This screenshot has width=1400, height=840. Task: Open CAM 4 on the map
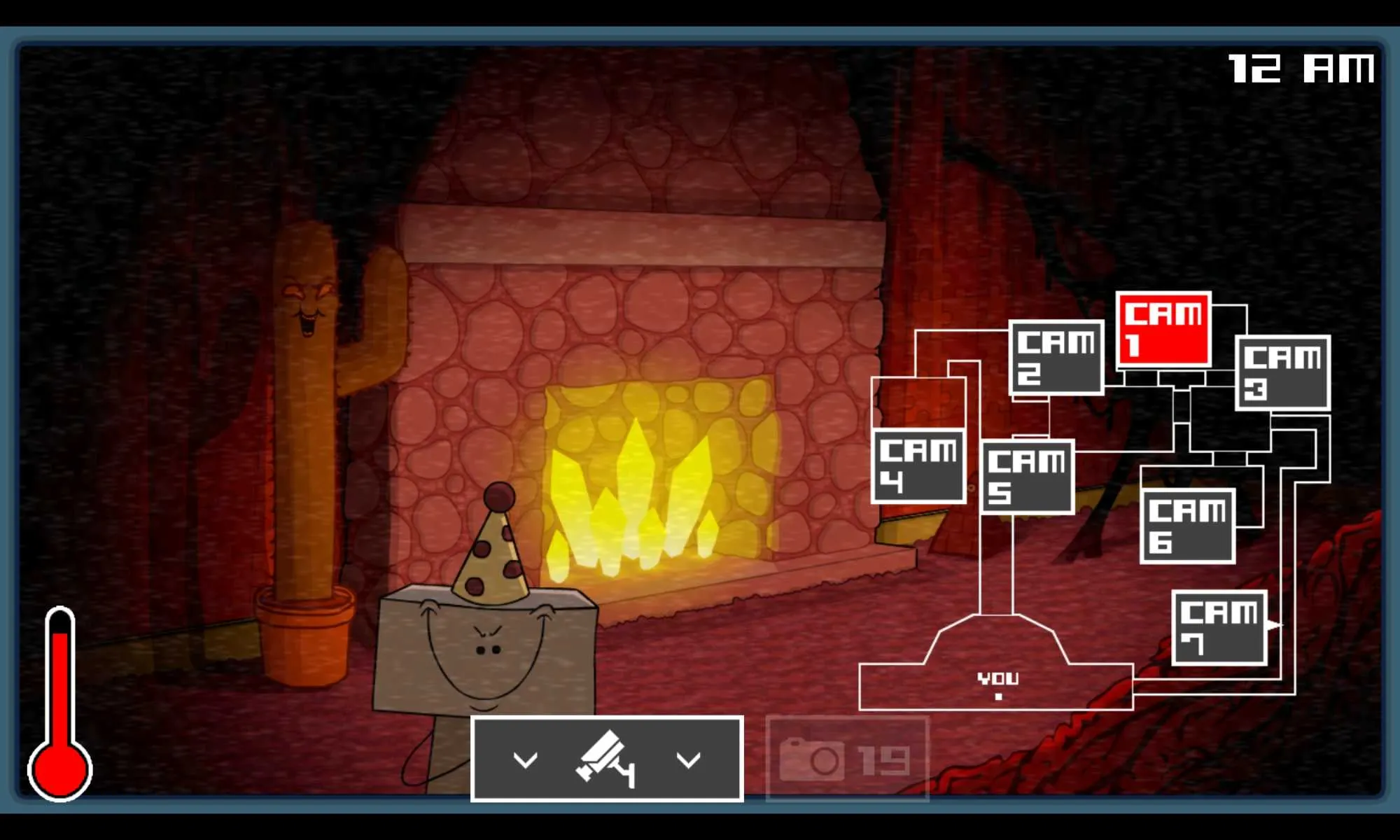pyautogui.click(x=918, y=466)
